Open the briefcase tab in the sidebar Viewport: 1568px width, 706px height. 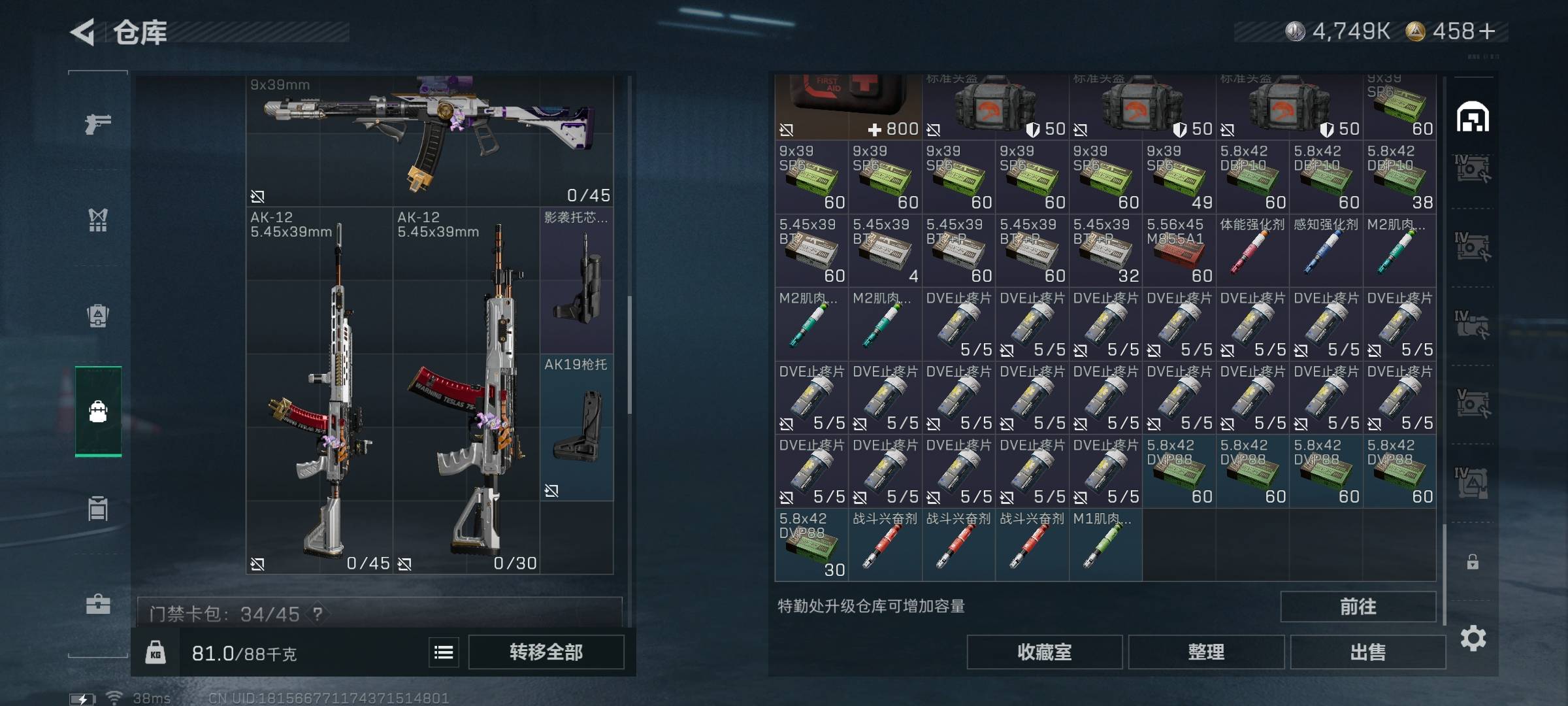pyautogui.click(x=98, y=604)
